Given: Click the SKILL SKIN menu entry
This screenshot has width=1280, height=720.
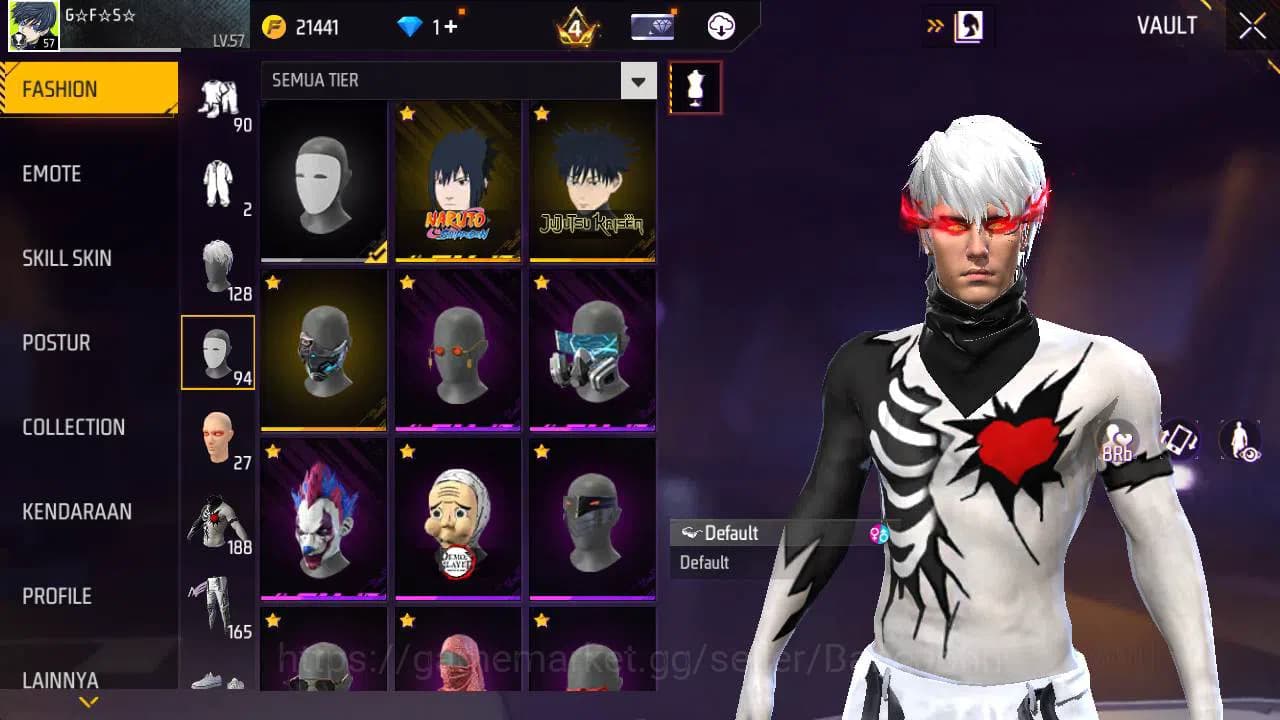Looking at the screenshot, I should (x=66, y=258).
